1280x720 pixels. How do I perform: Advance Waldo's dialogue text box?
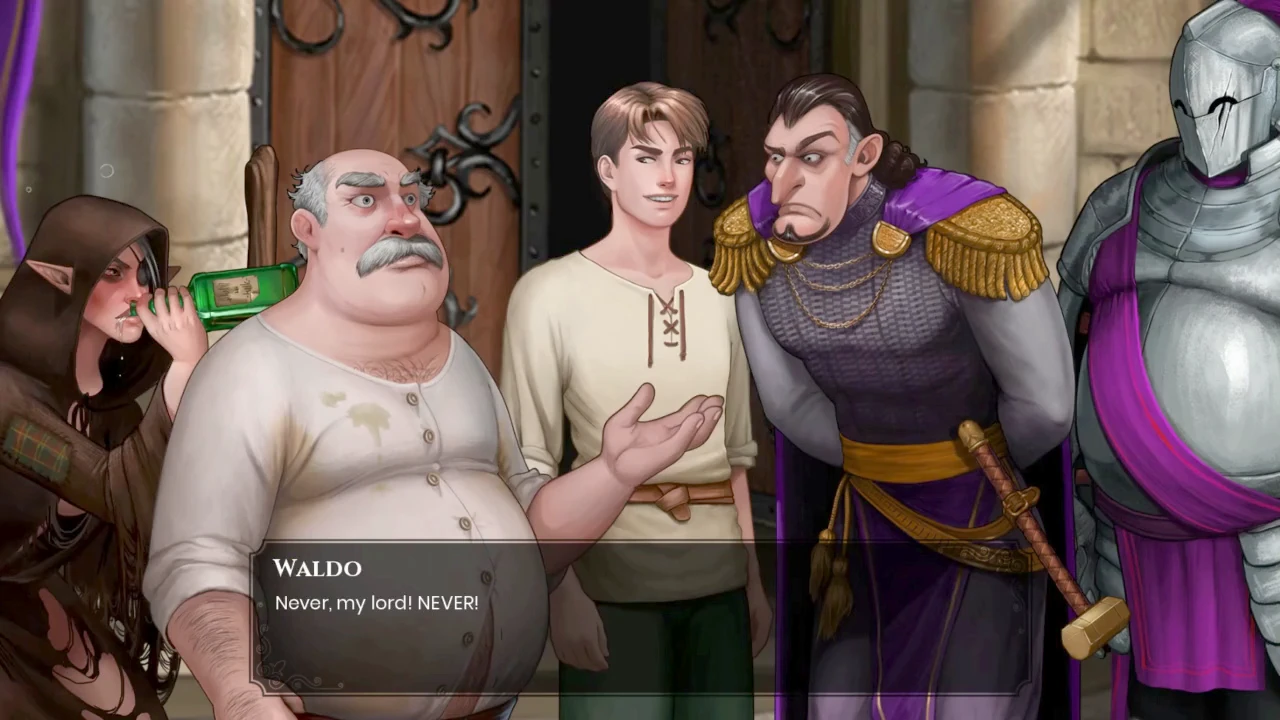[x=640, y=617]
